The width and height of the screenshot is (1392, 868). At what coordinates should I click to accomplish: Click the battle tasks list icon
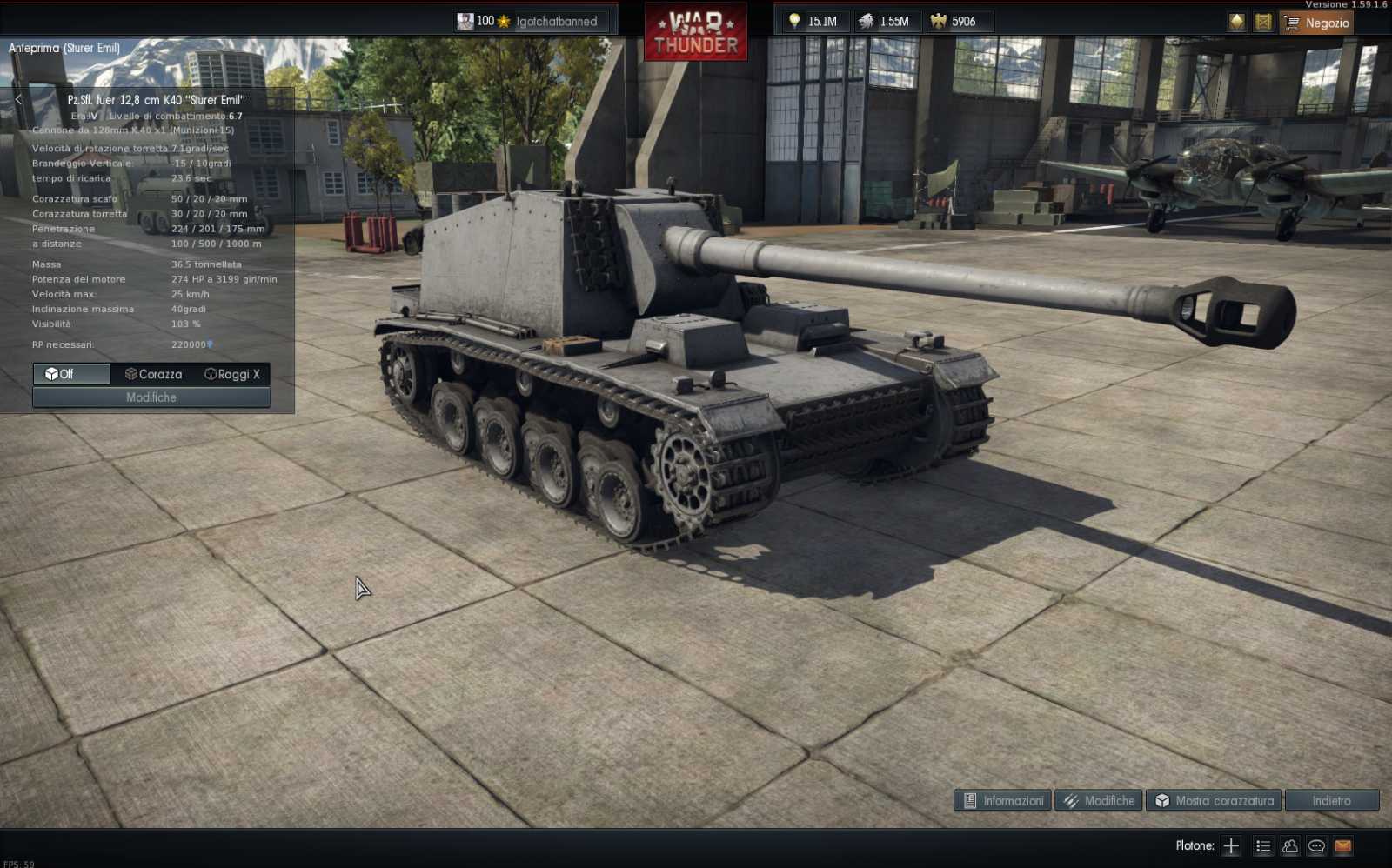(1261, 845)
